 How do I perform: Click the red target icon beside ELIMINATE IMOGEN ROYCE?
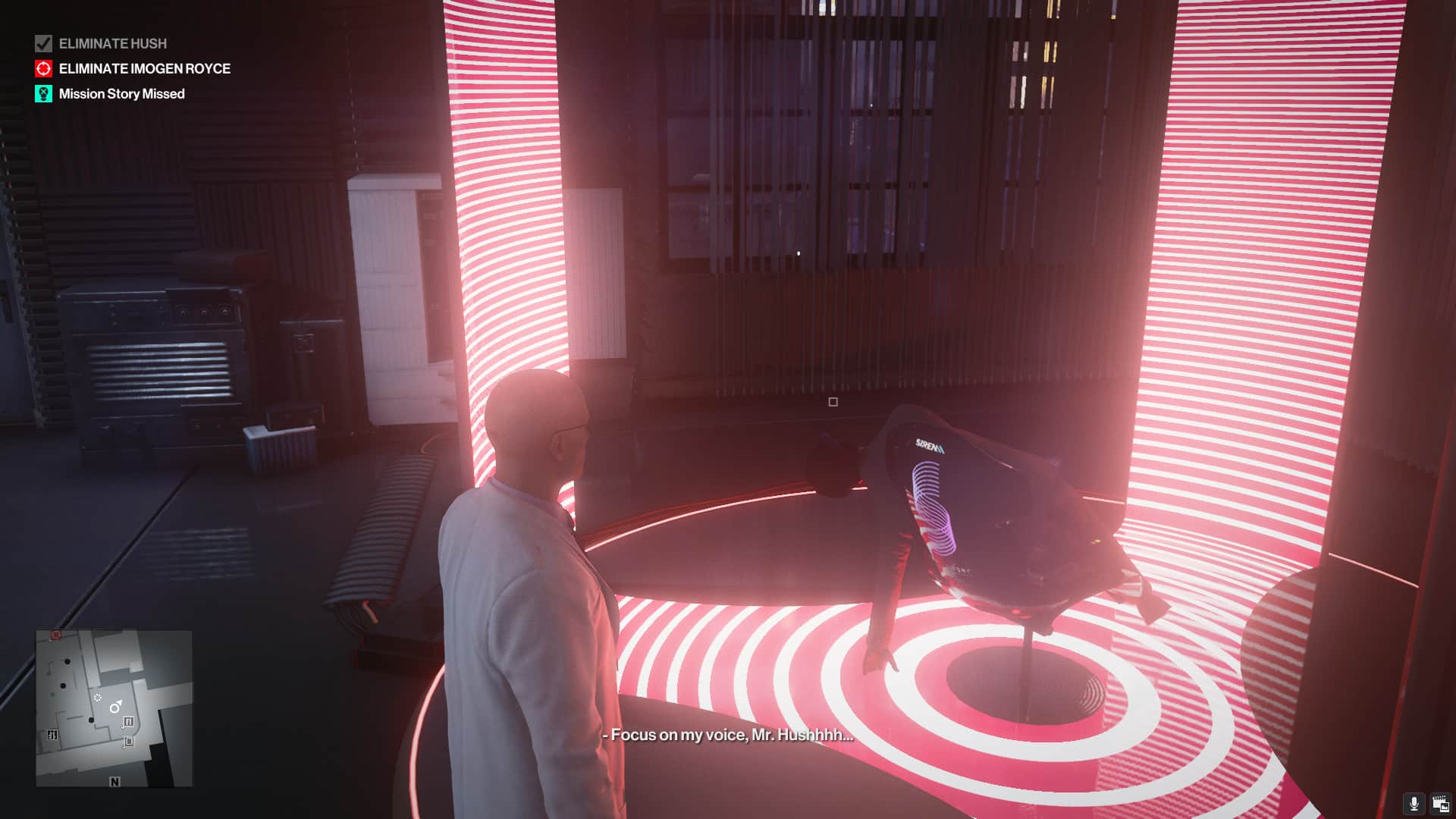click(42, 68)
